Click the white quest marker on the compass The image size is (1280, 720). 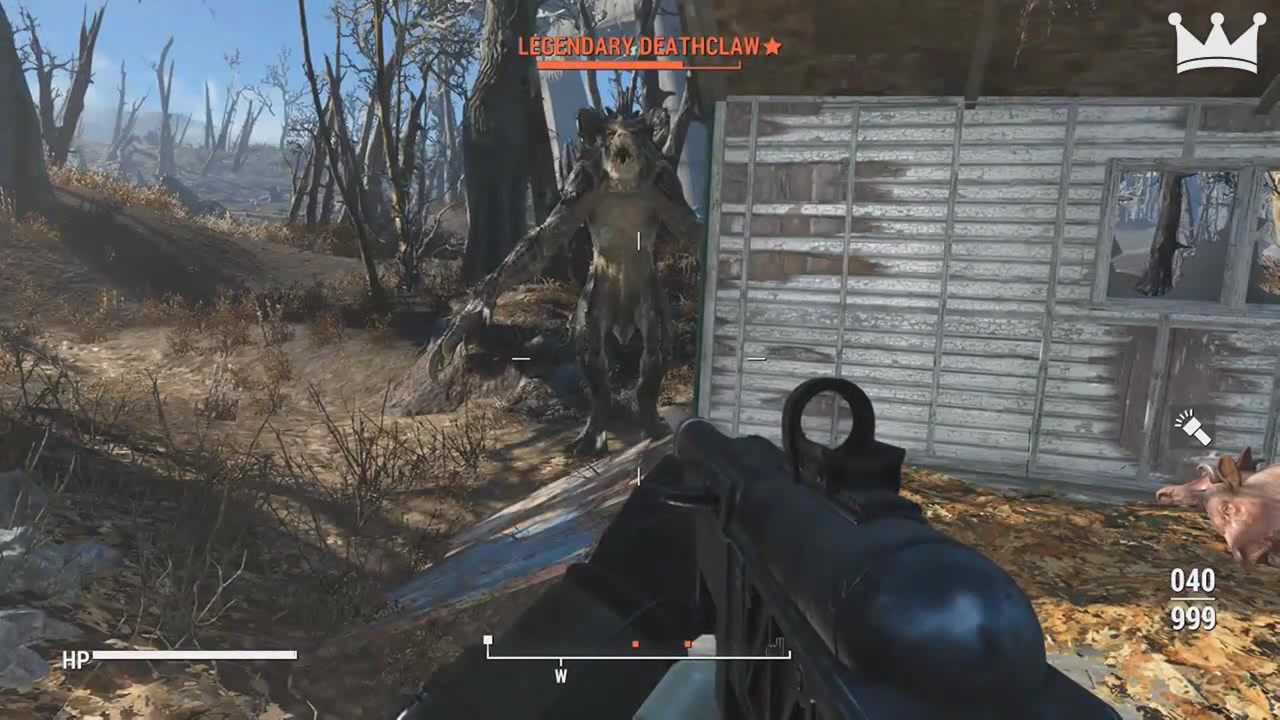coord(488,640)
